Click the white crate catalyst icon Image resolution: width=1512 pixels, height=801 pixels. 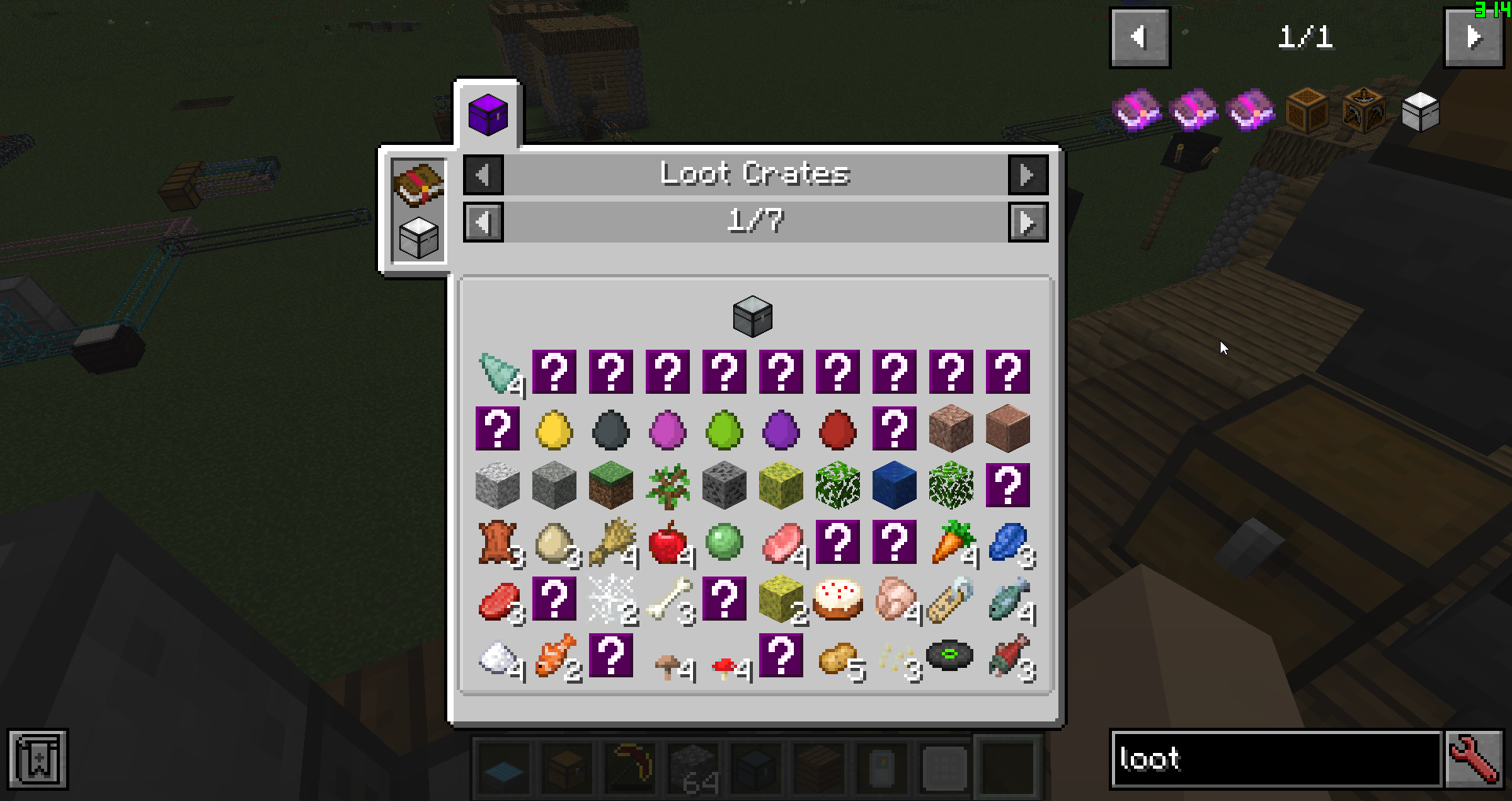(x=418, y=238)
